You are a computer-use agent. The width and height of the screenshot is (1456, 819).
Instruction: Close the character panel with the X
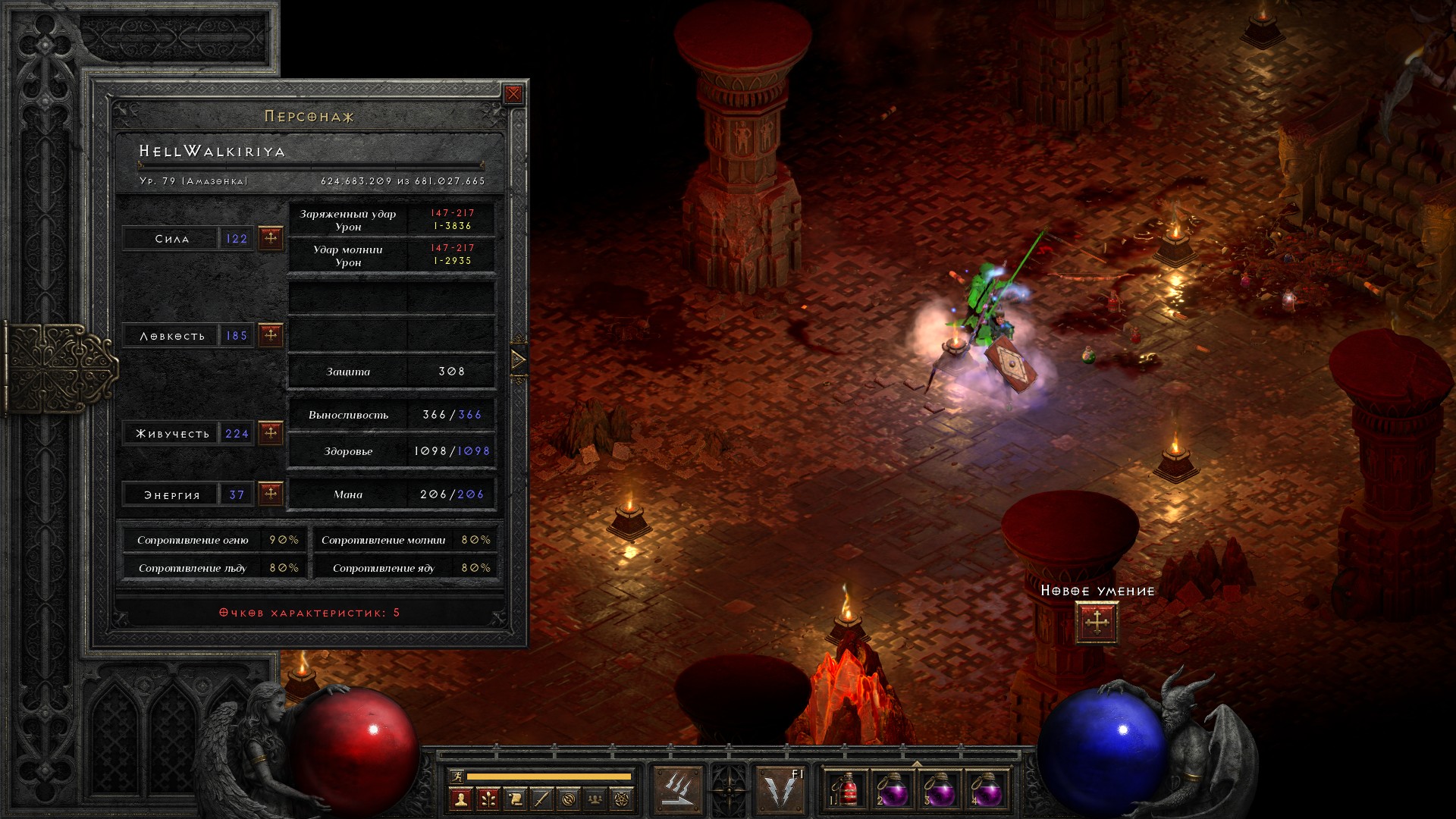[x=513, y=94]
